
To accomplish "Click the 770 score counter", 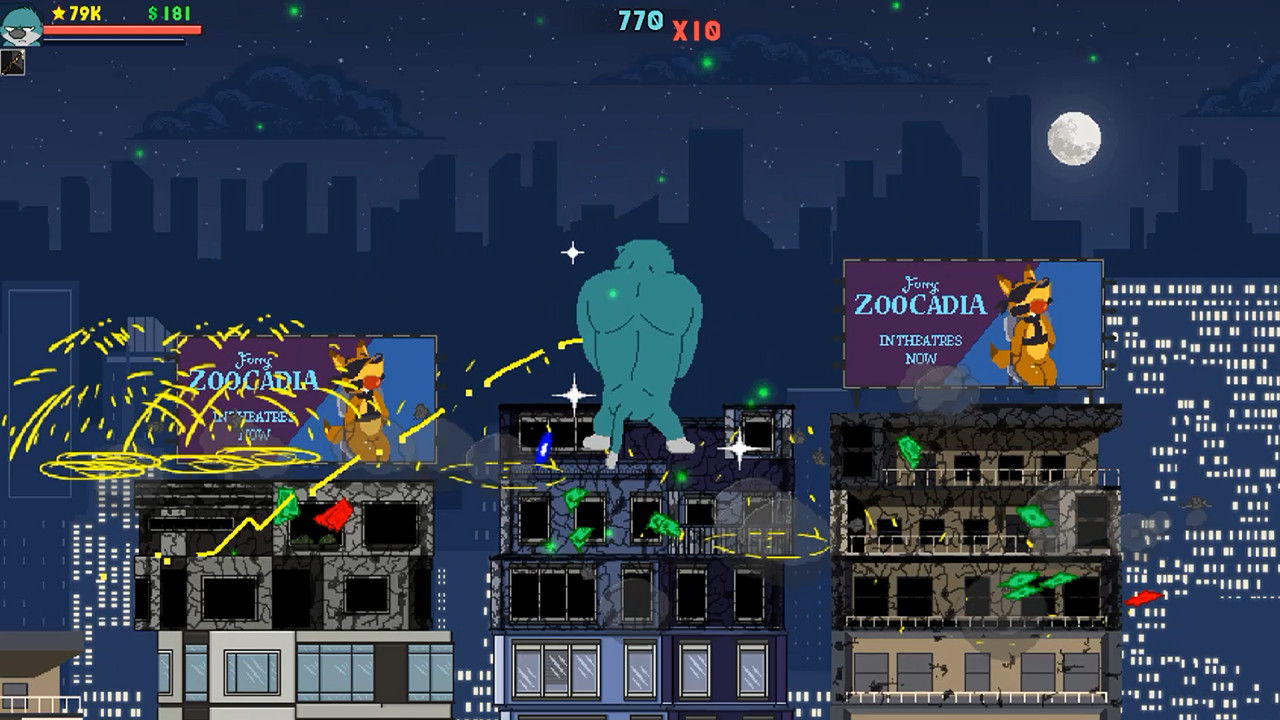I will (639, 20).
